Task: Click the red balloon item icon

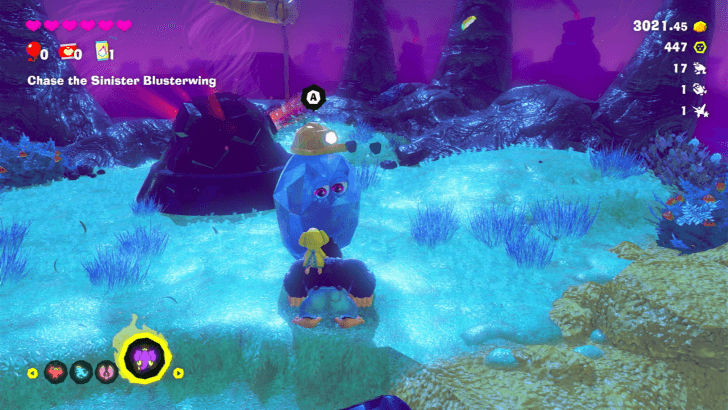Action: tap(32, 51)
